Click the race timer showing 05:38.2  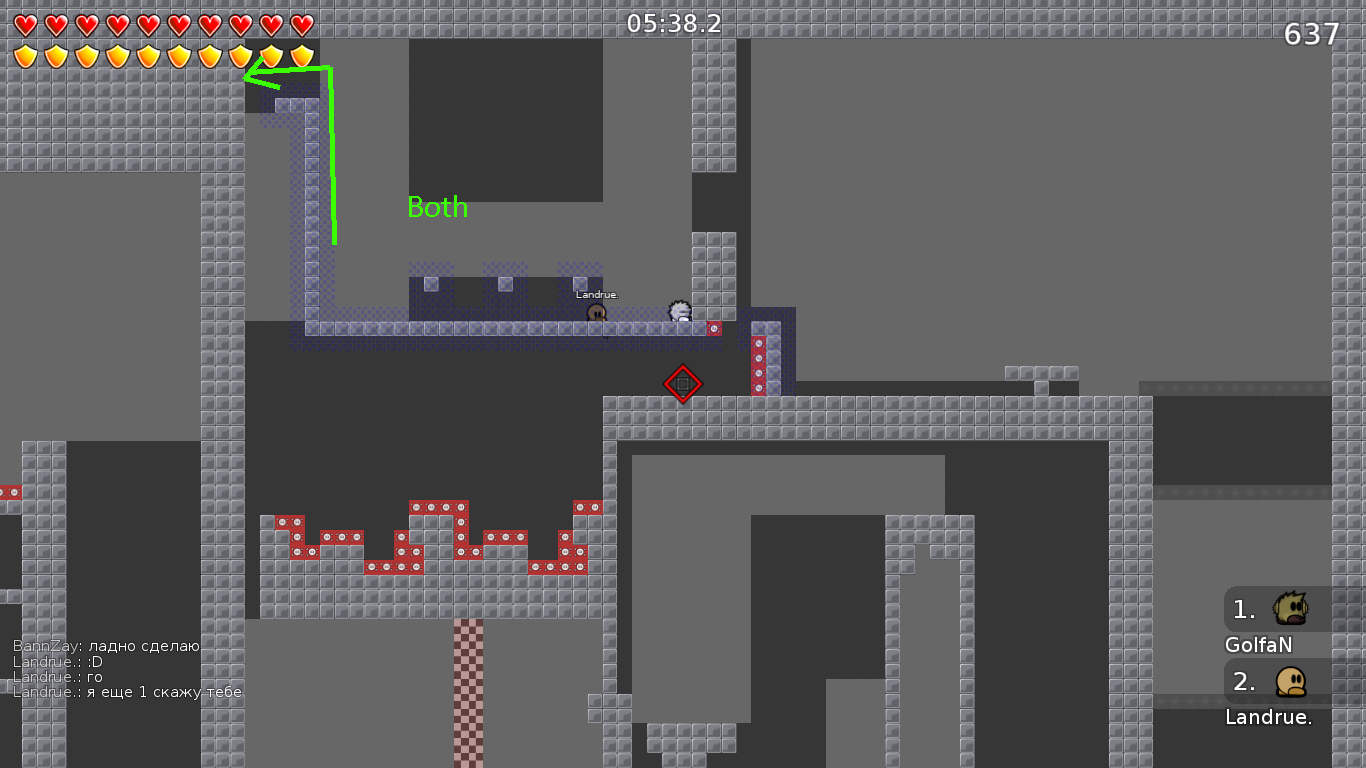[x=672, y=24]
